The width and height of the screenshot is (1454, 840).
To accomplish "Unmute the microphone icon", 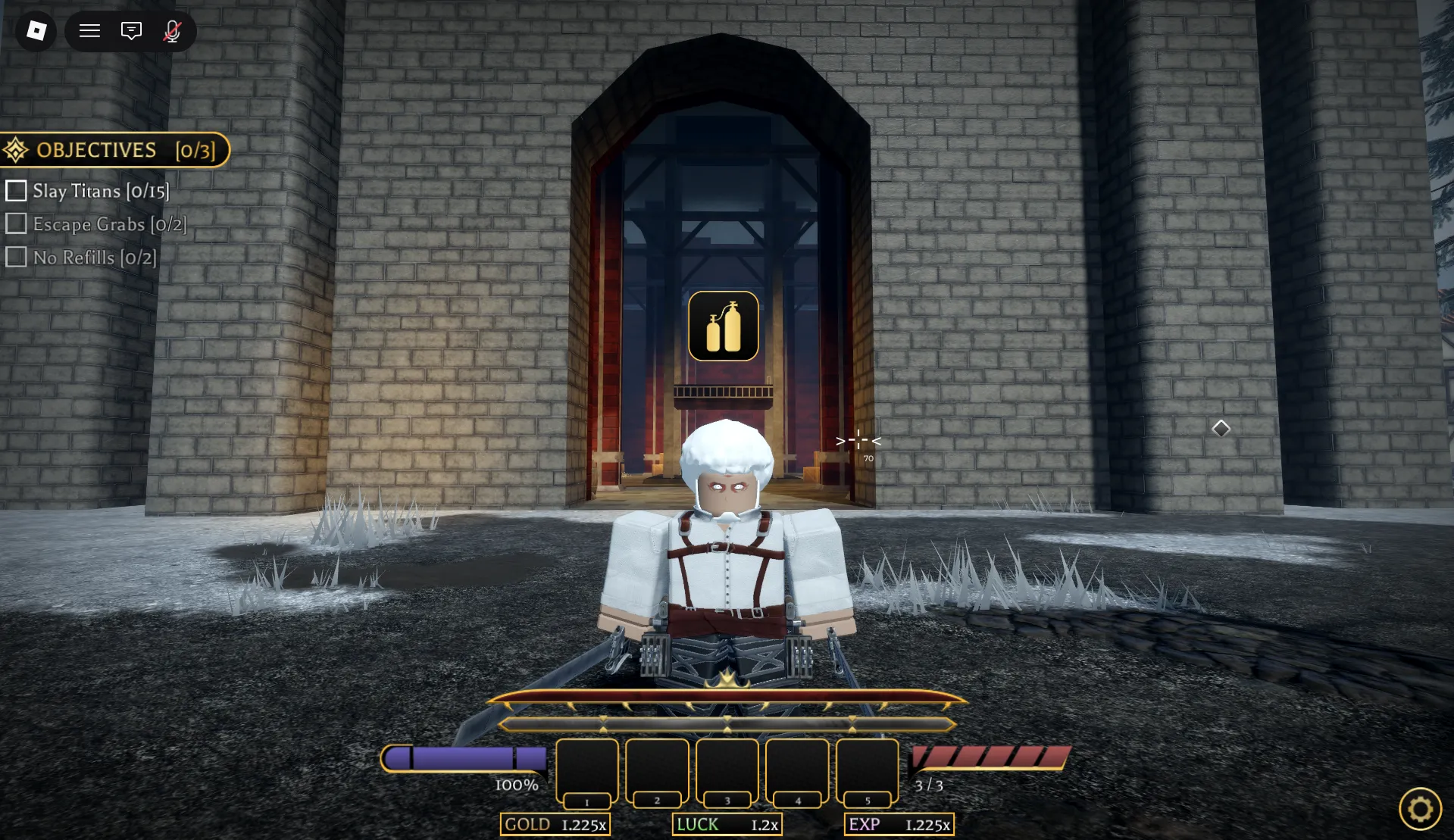I will tap(173, 31).
